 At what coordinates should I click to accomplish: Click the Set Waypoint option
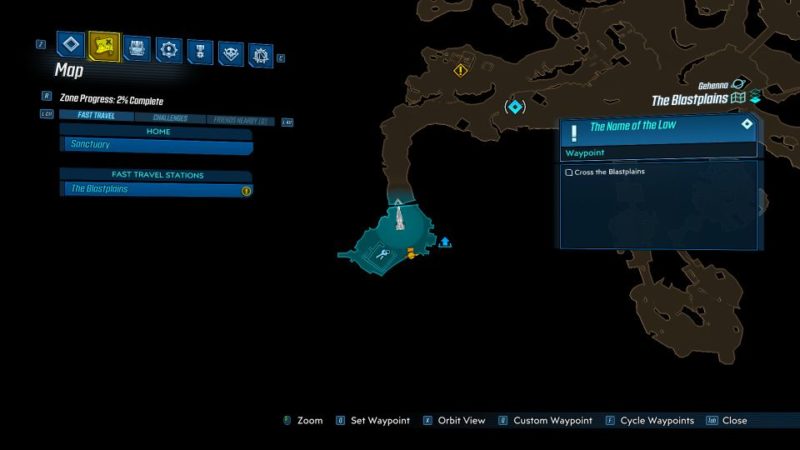pyautogui.click(x=379, y=421)
